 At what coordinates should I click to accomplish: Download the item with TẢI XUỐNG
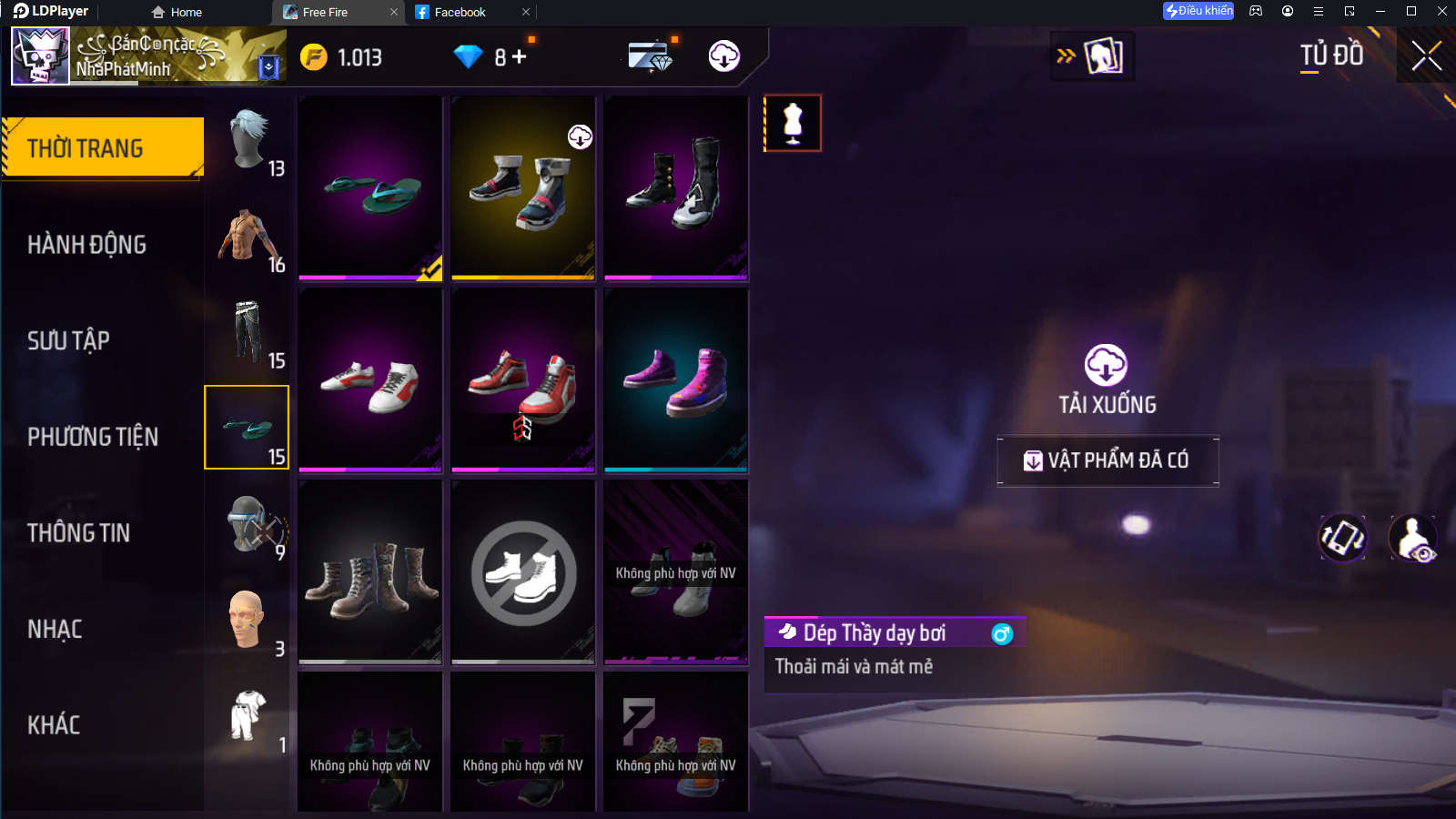click(x=1107, y=379)
